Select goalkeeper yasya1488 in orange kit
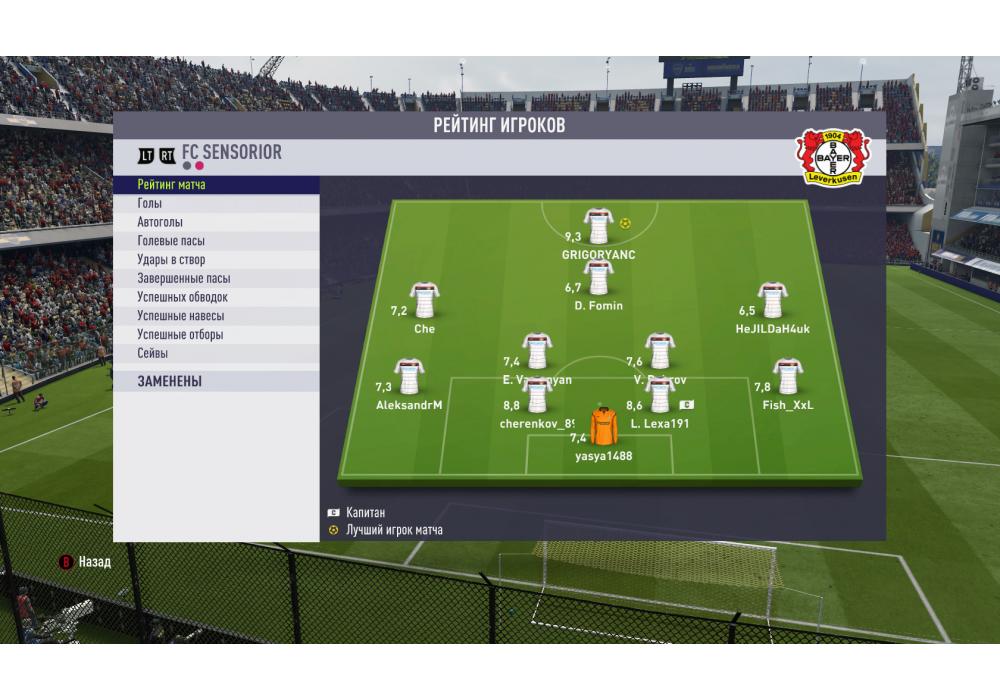The image size is (1000, 700). (x=604, y=427)
